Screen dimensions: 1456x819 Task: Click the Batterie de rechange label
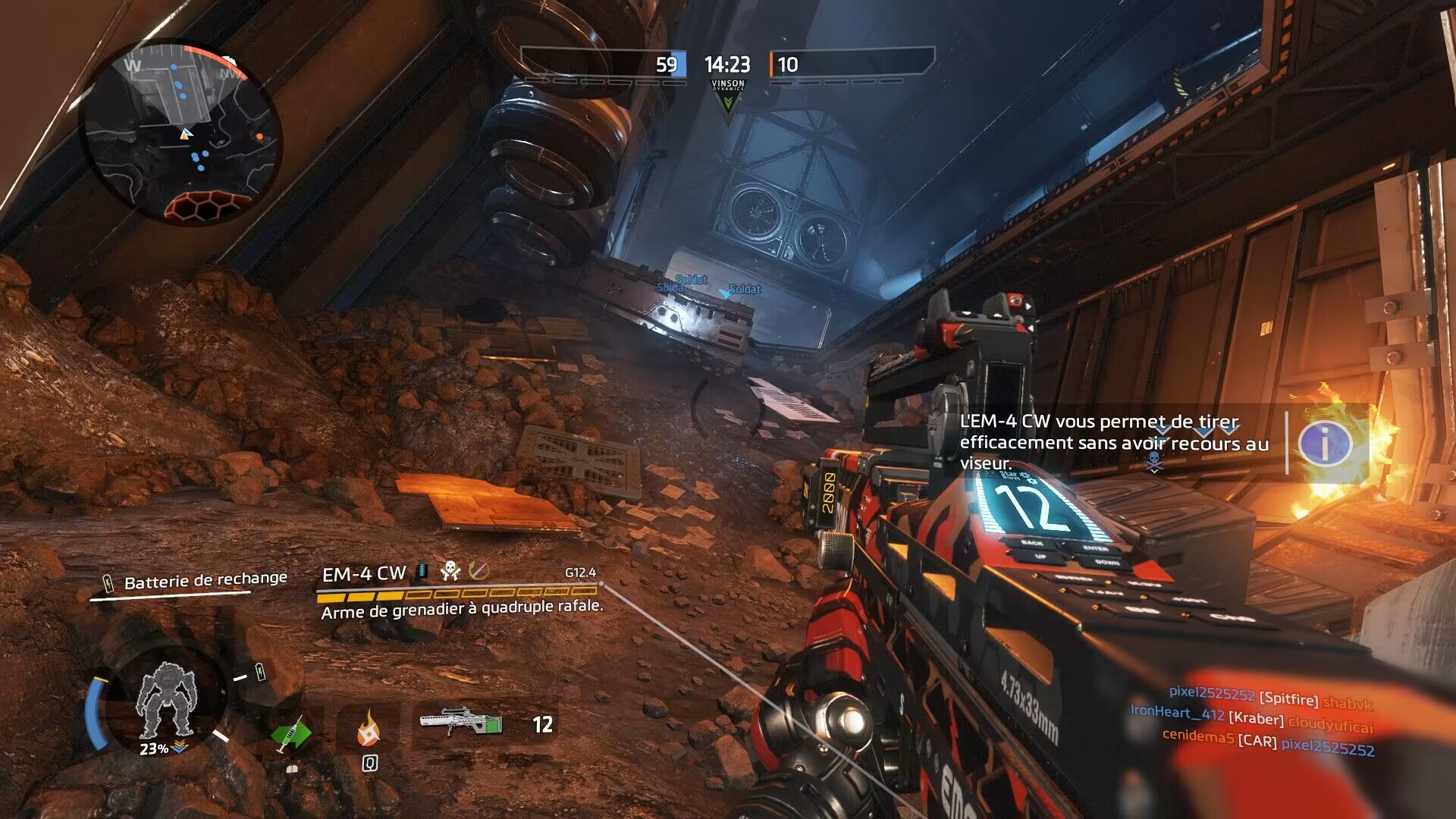click(205, 581)
